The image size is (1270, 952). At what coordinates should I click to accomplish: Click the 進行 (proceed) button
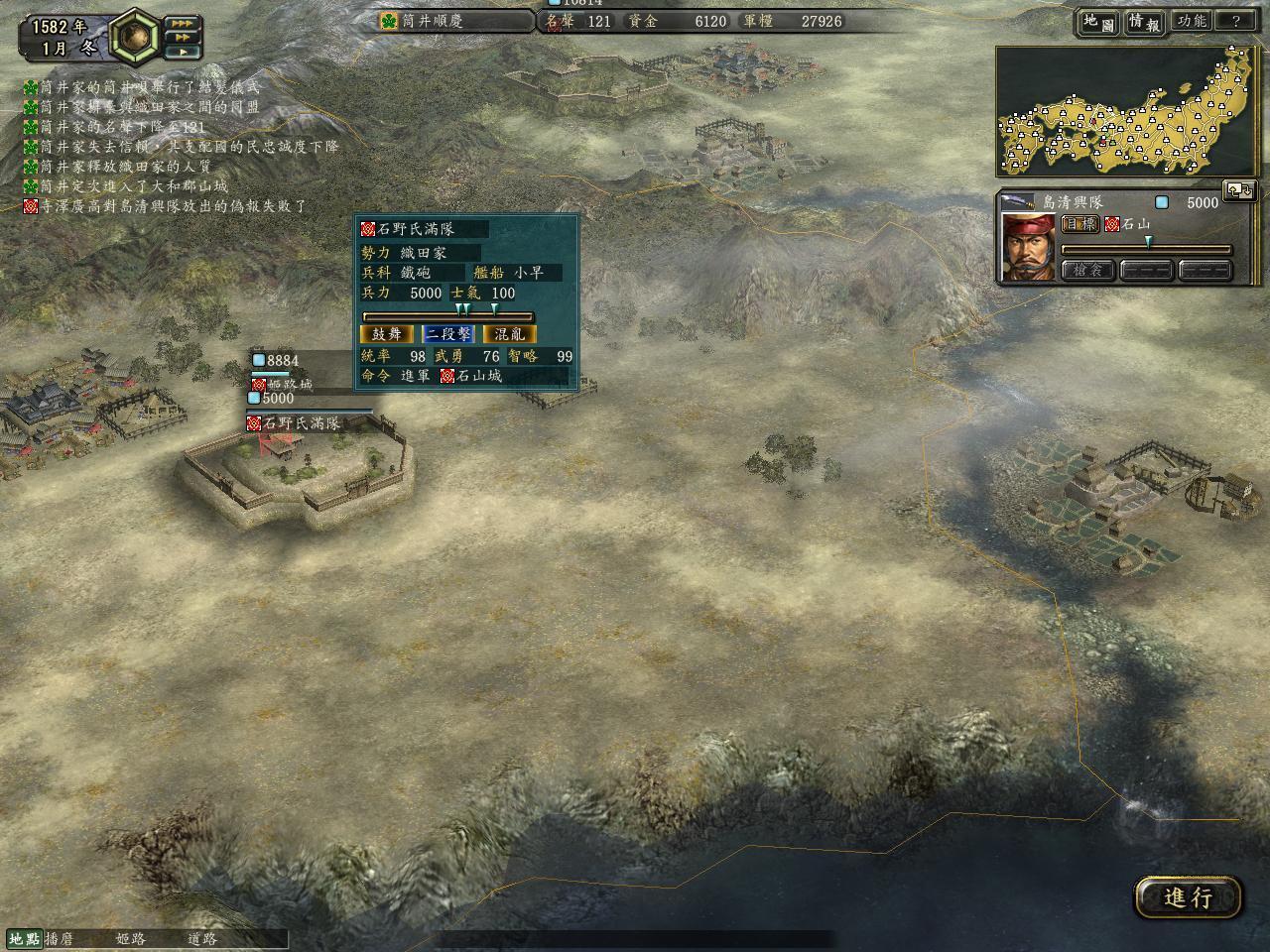(x=1188, y=897)
